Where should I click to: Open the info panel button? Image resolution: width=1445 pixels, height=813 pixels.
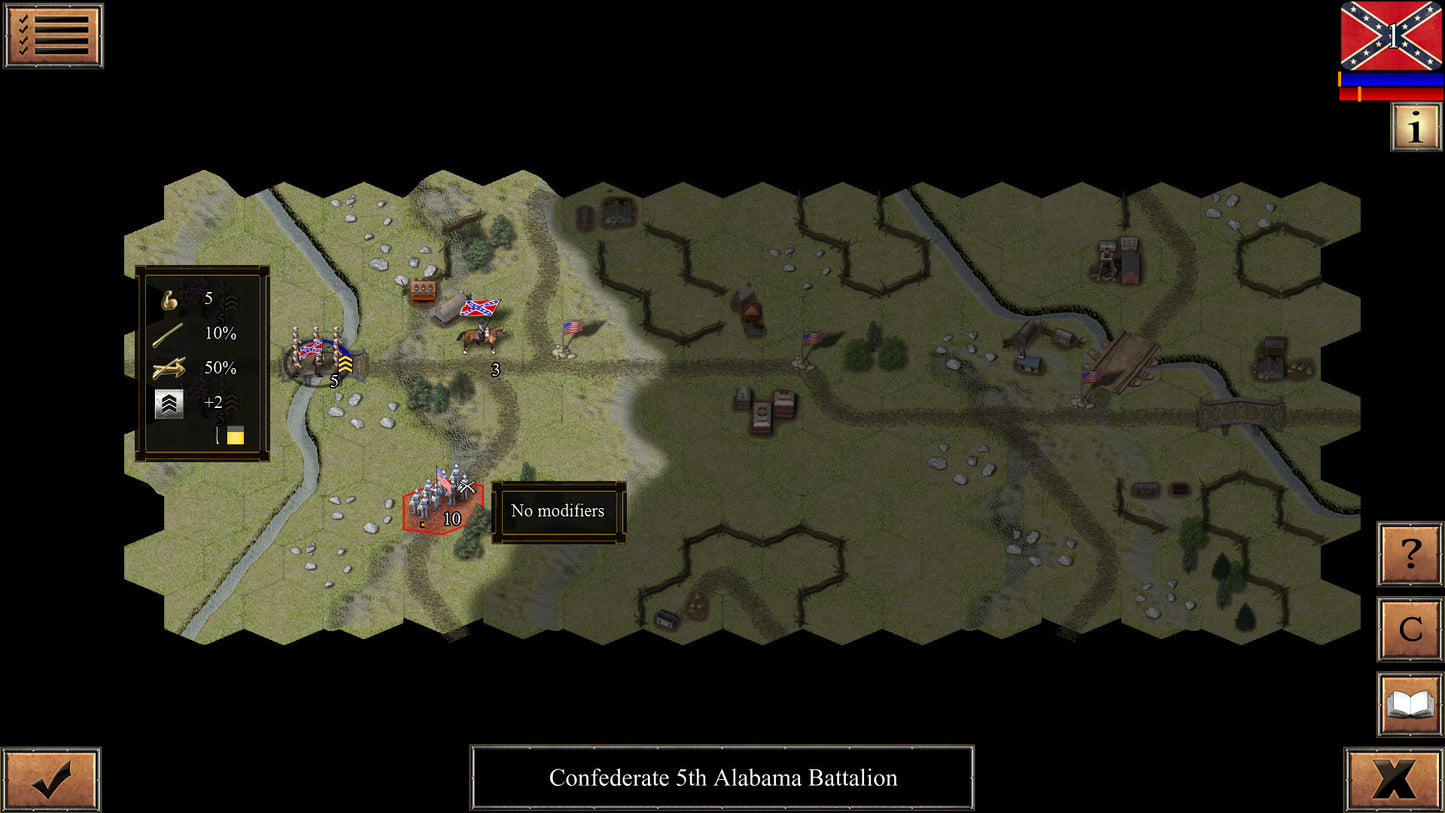(x=1415, y=127)
